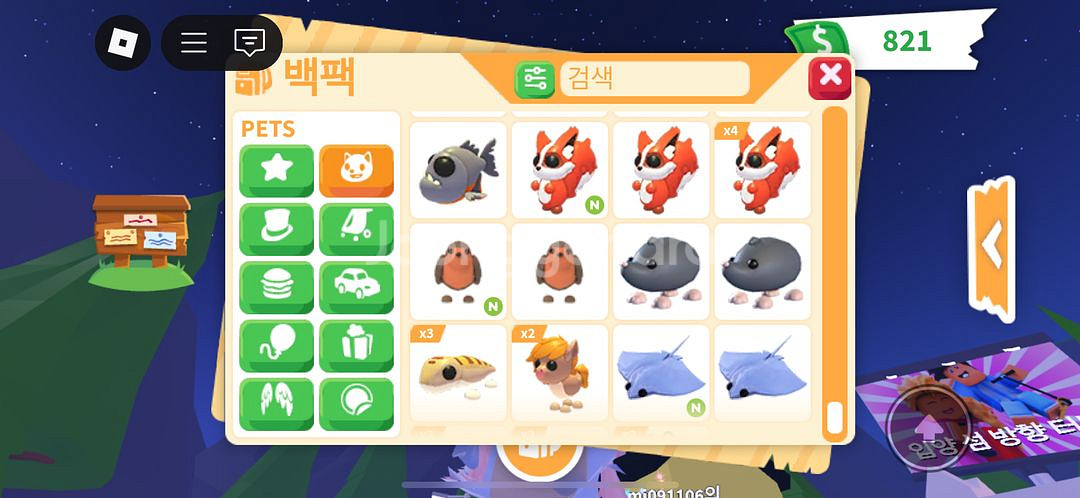Choose the x3 yellow striped pet stack

459,372
